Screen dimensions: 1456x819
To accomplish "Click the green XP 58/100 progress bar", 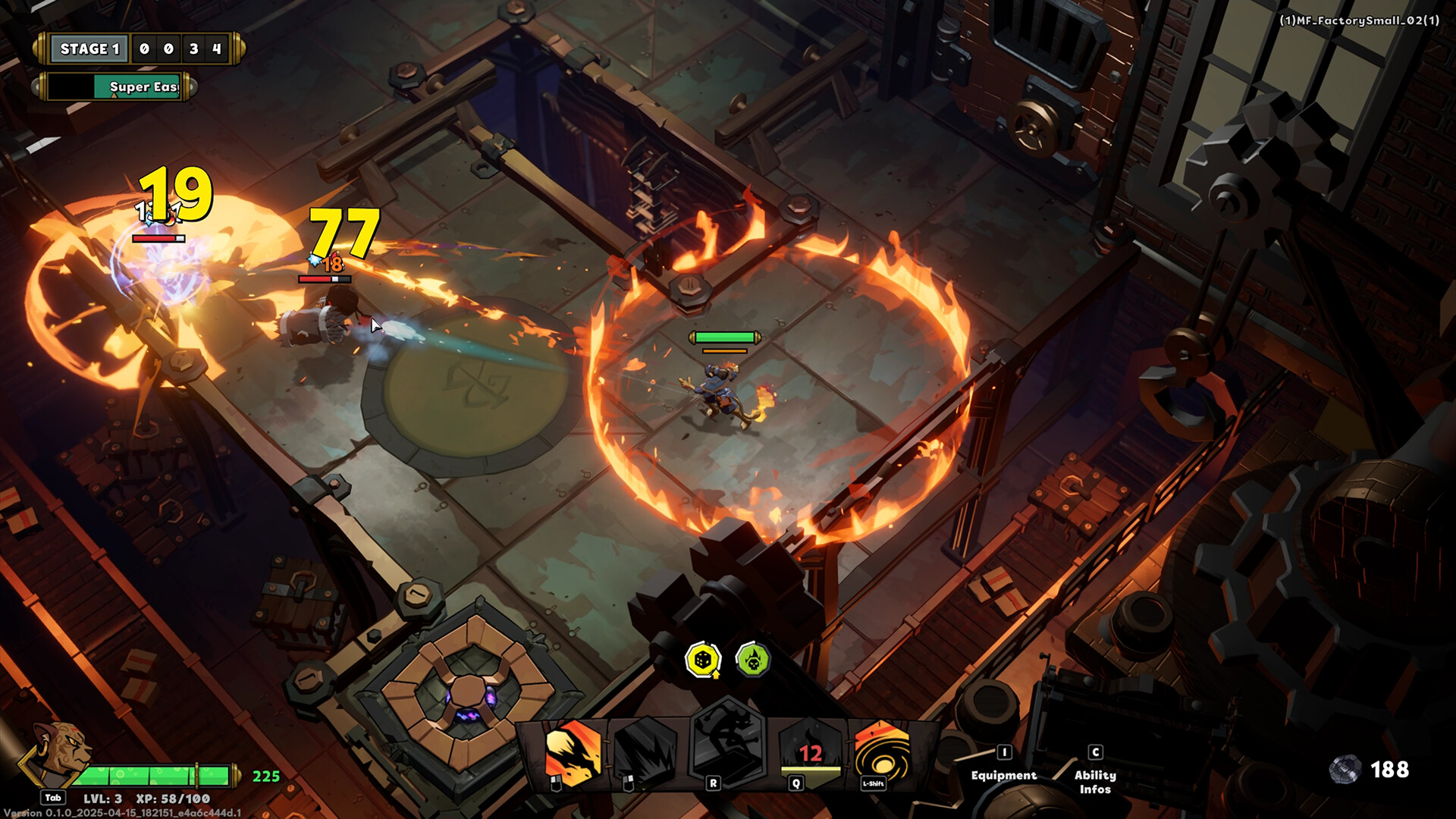I will click(x=155, y=775).
